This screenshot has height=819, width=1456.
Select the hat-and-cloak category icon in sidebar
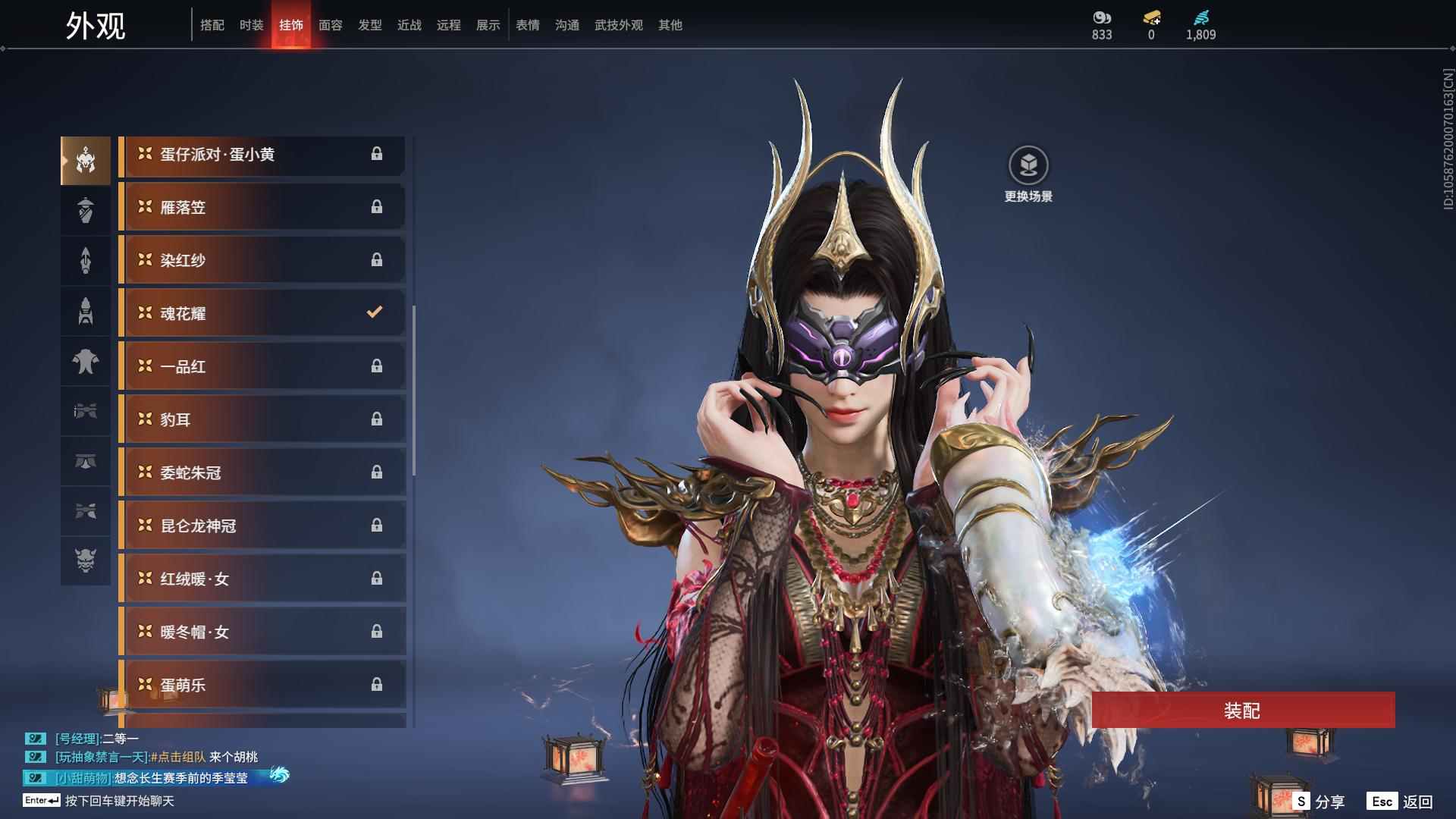coord(86,210)
